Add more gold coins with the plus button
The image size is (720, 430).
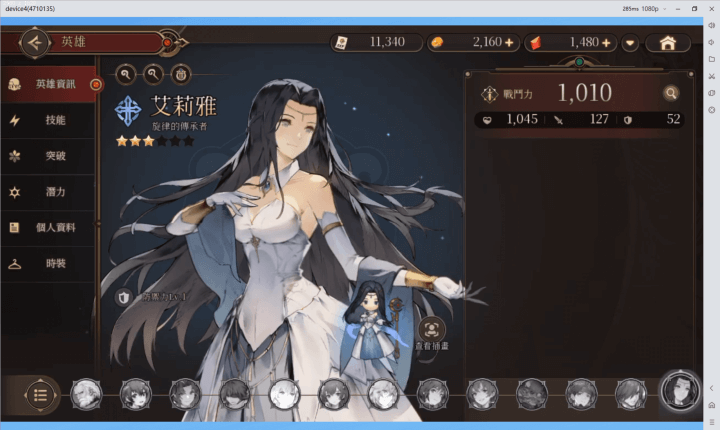click(509, 43)
